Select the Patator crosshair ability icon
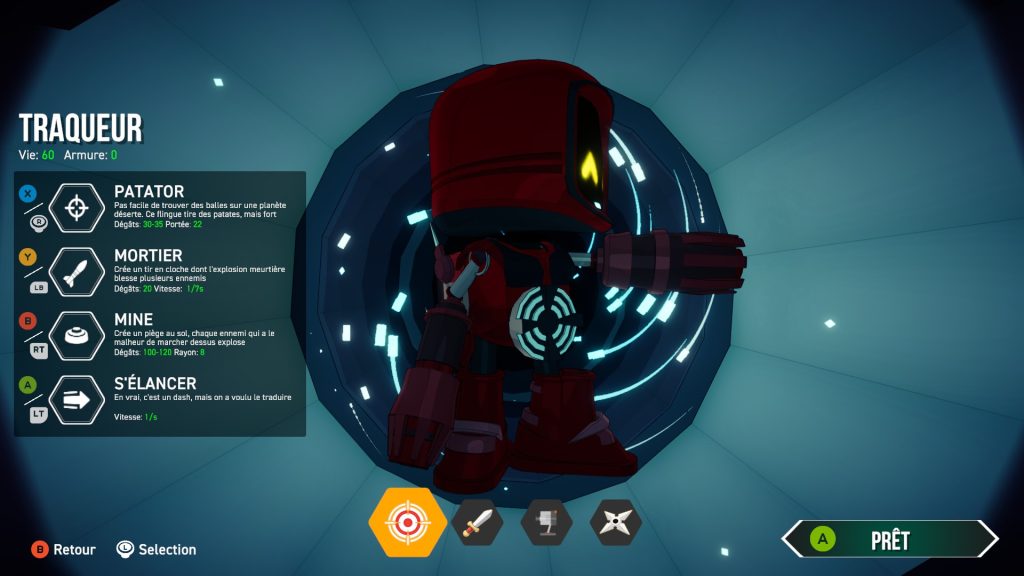This screenshot has width=1024, height=576. (x=77, y=208)
